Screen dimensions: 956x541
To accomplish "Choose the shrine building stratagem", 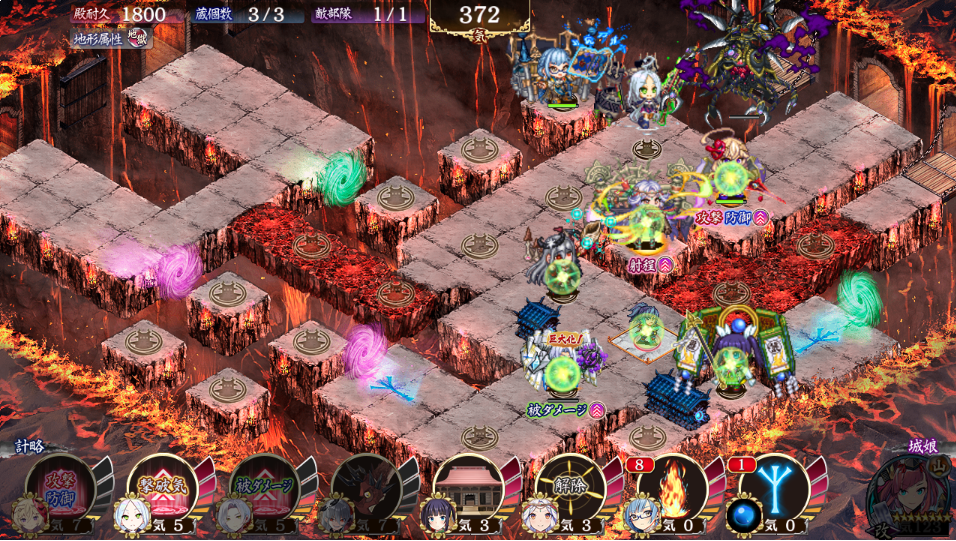I will [x=468, y=487].
